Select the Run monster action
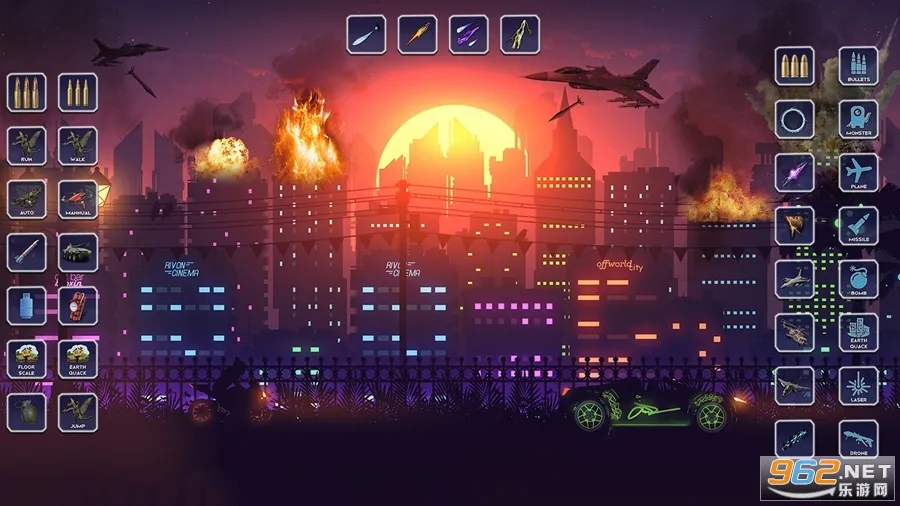The image size is (900, 506). point(27,146)
